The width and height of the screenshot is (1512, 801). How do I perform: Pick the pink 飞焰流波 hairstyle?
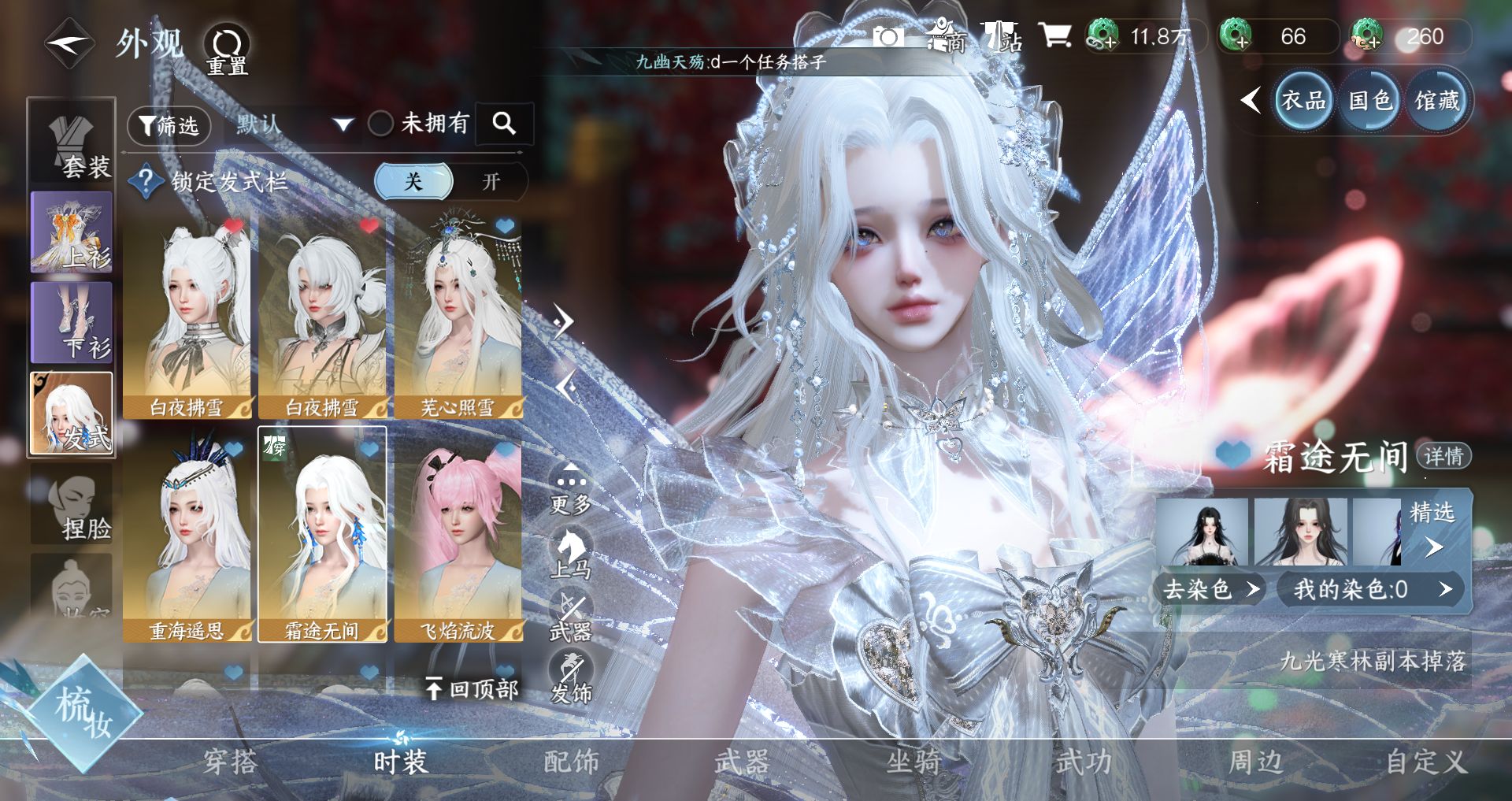(x=458, y=536)
